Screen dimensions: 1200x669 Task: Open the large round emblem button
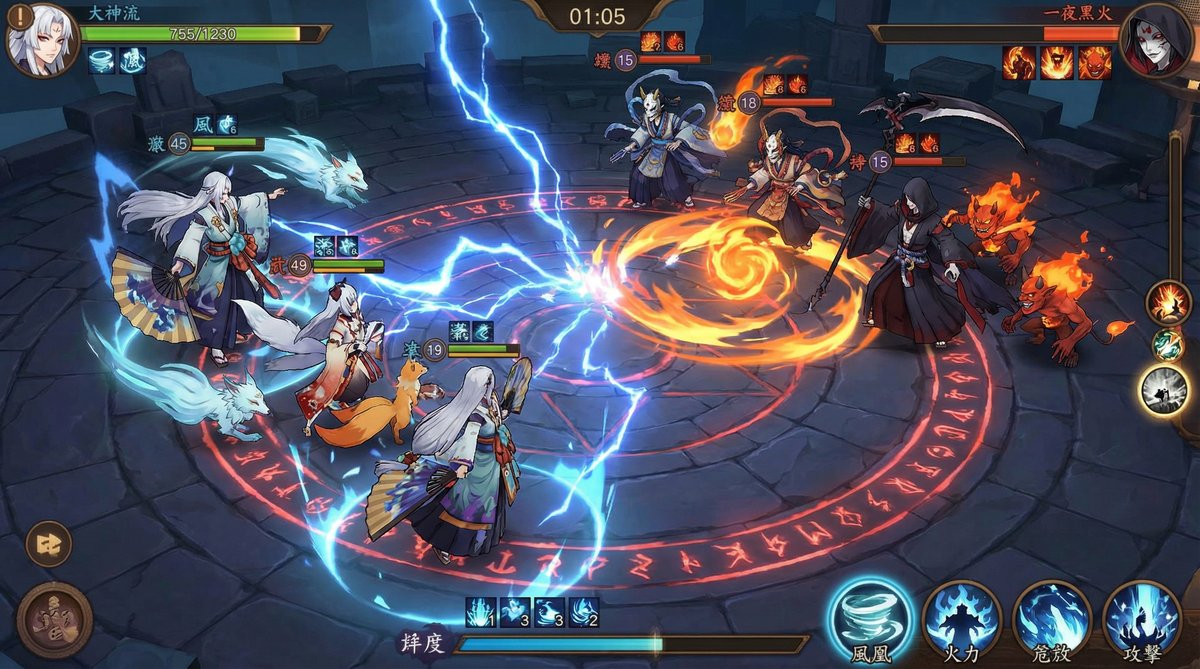tap(54, 620)
